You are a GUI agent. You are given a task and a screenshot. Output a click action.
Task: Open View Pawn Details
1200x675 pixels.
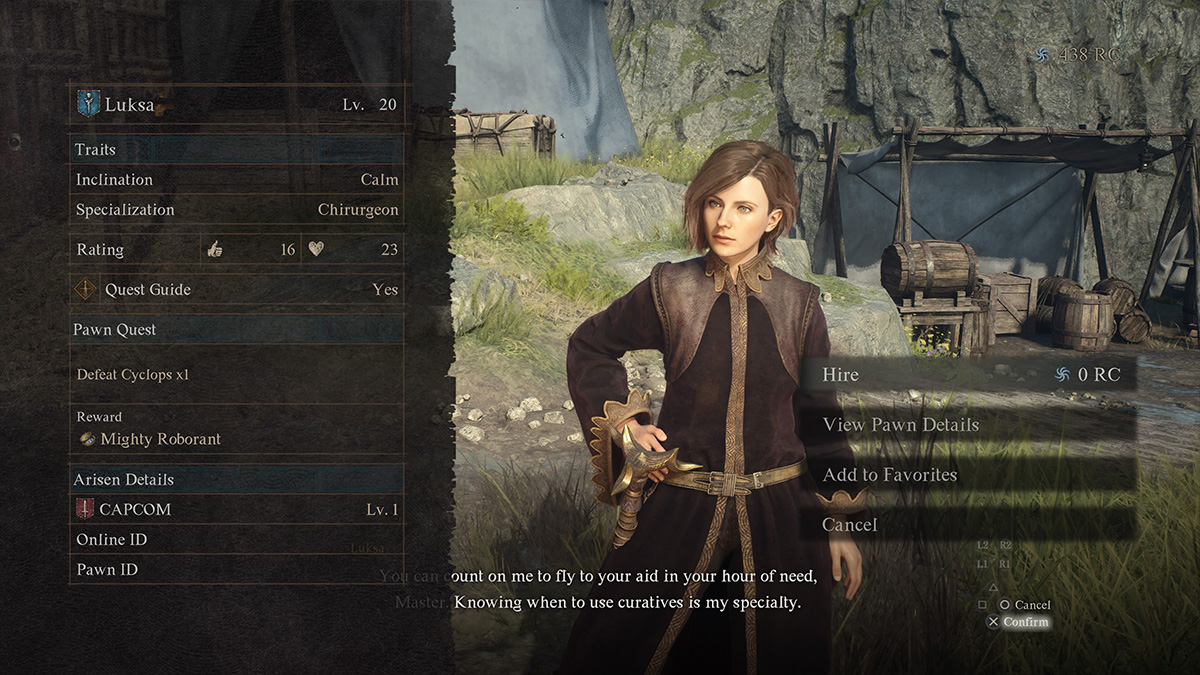pos(967,425)
